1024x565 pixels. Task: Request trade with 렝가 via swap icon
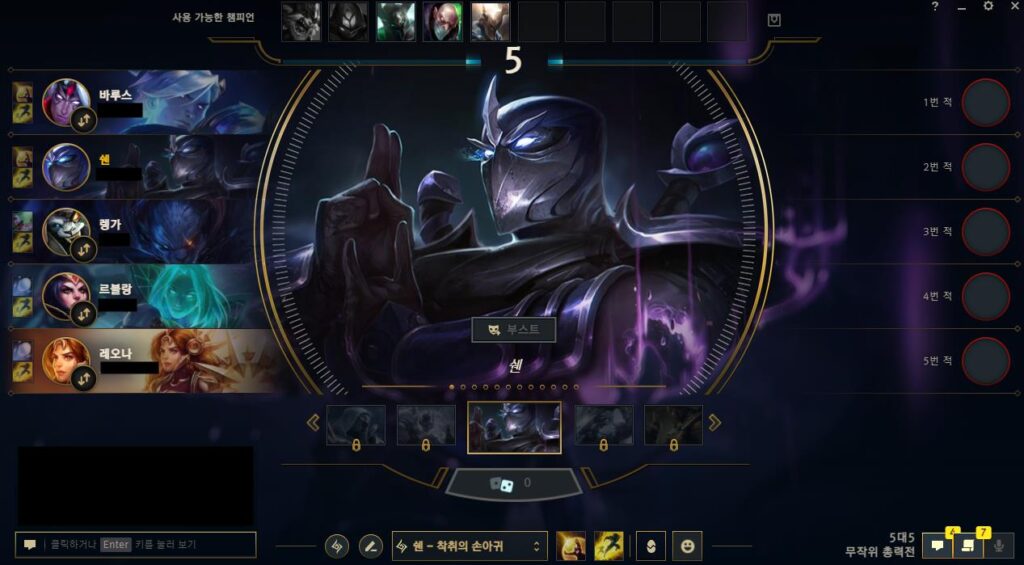click(85, 249)
